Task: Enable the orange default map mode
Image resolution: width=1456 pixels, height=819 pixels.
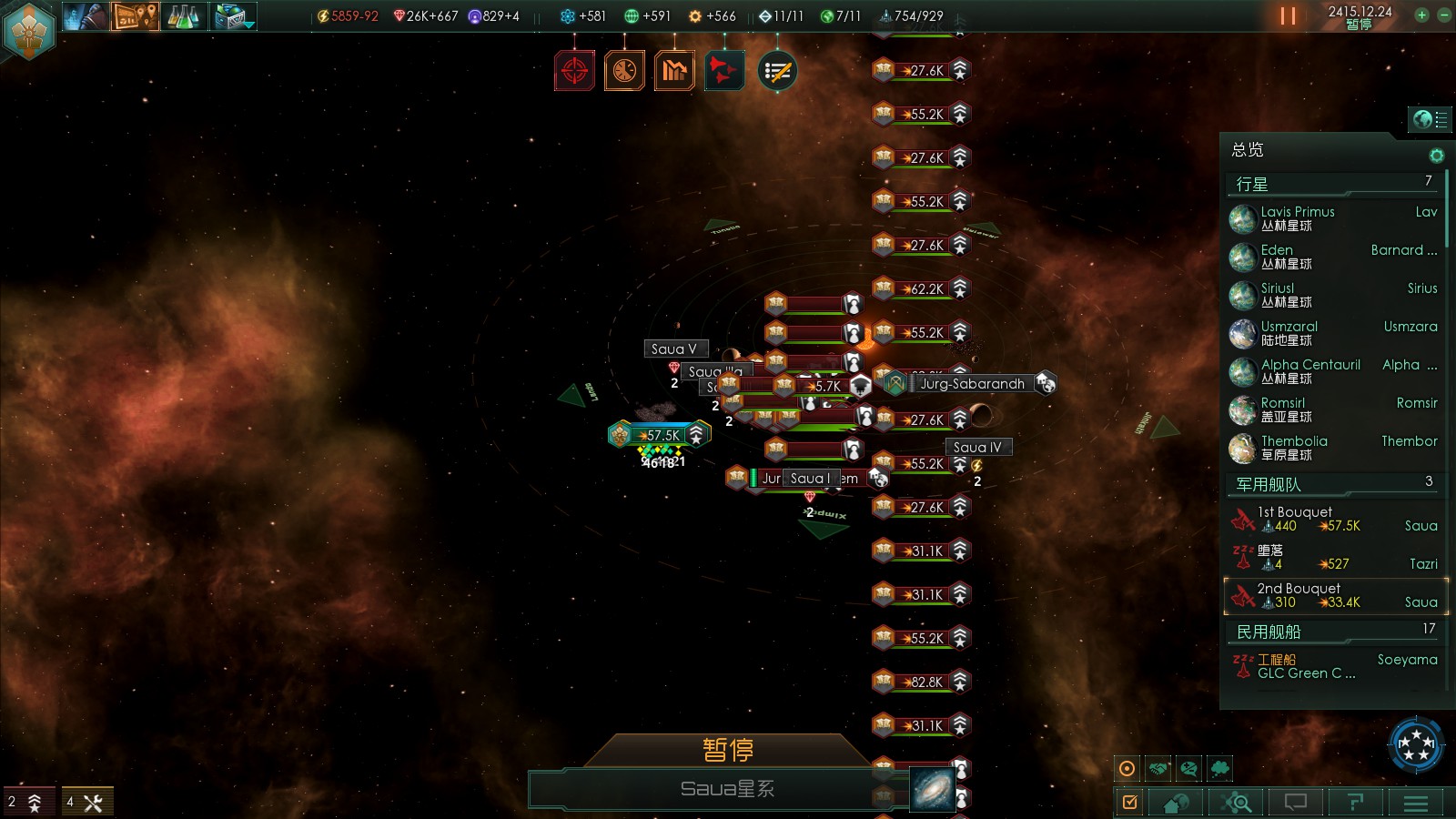Action: 1127,769
